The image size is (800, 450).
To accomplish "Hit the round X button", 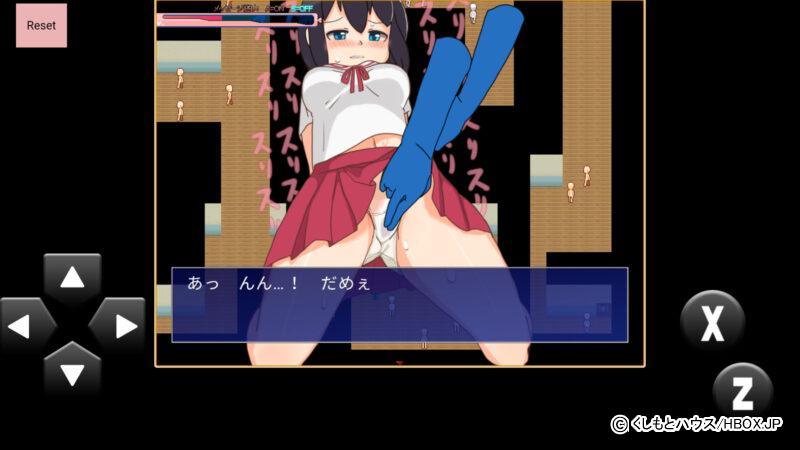I will [x=712, y=322].
